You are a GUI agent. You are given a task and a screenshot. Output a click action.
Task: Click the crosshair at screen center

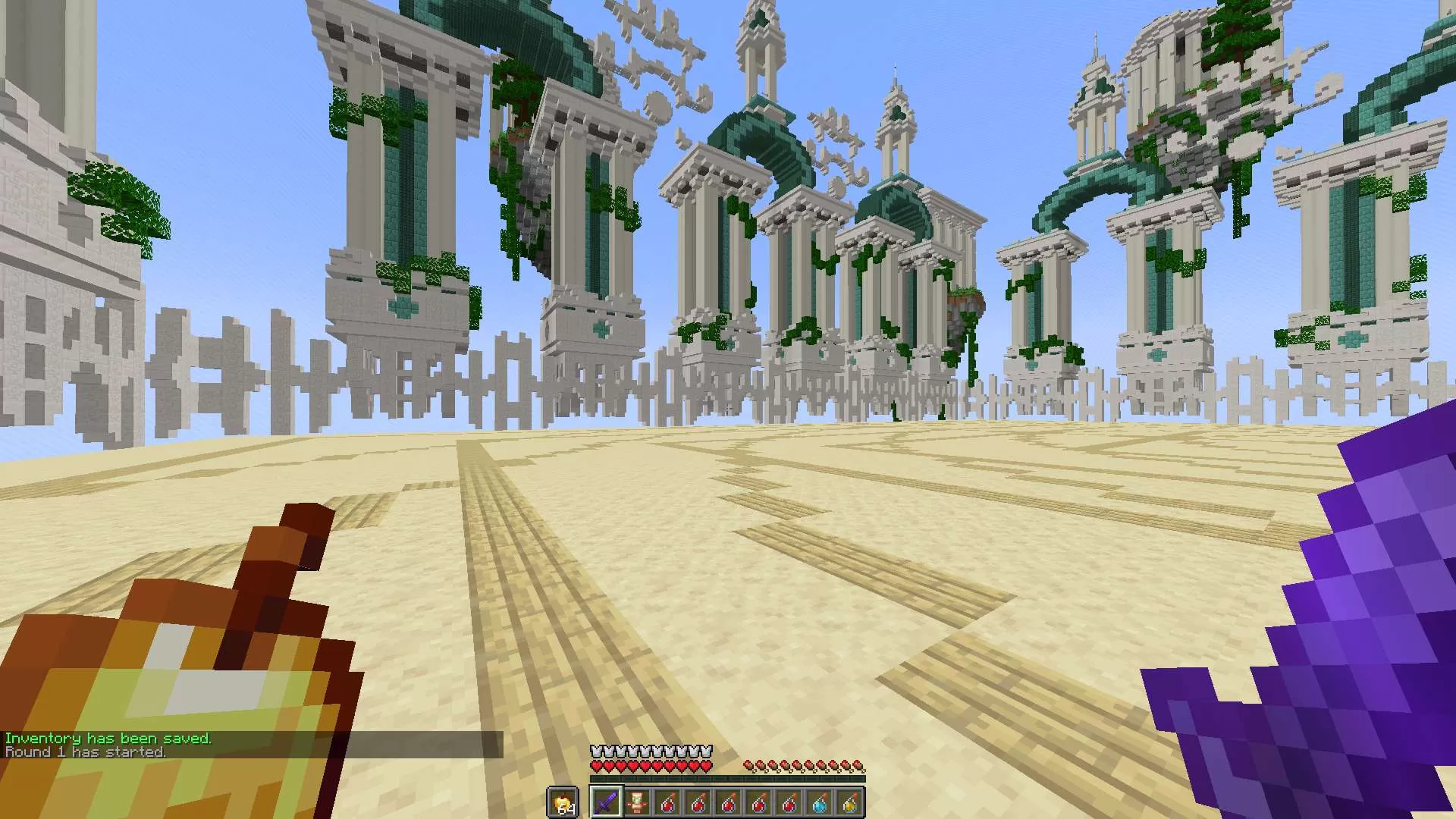point(728,409)
